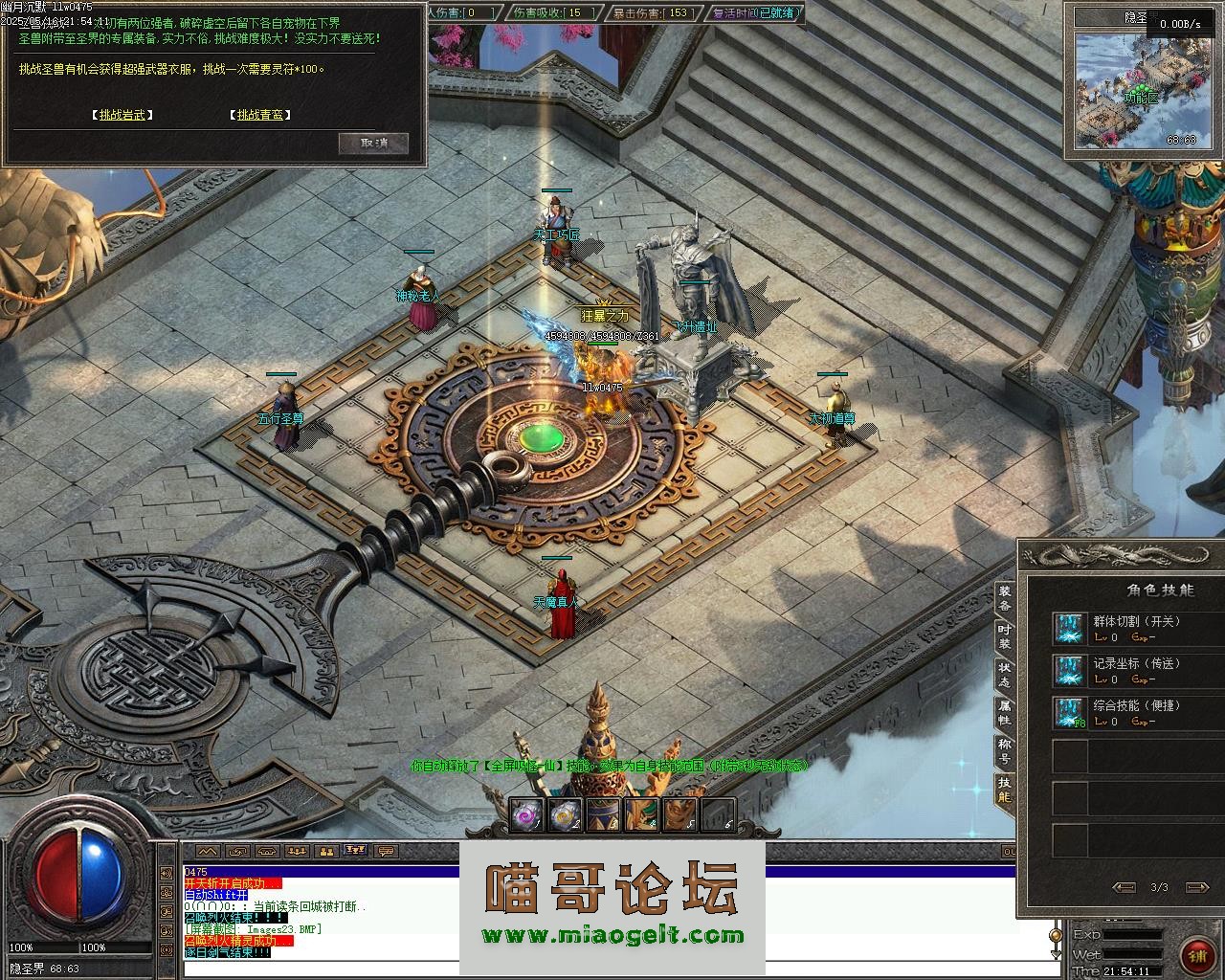The height and width of the screenshot is (980, 1225).
Task: Switch to the 装备 equipment tab
Action: coord(1005,599)
